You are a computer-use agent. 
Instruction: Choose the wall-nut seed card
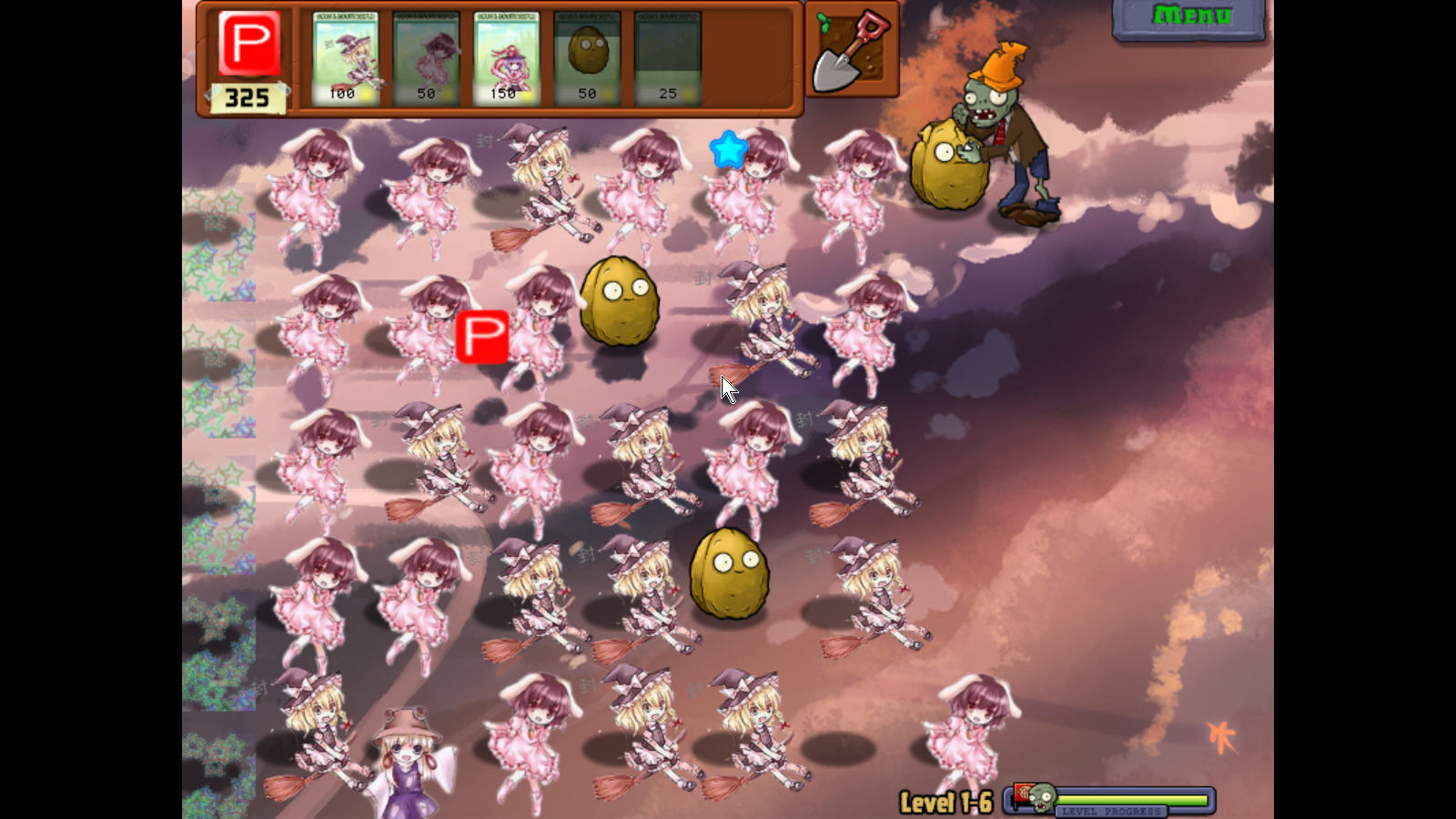click(587, 58)
